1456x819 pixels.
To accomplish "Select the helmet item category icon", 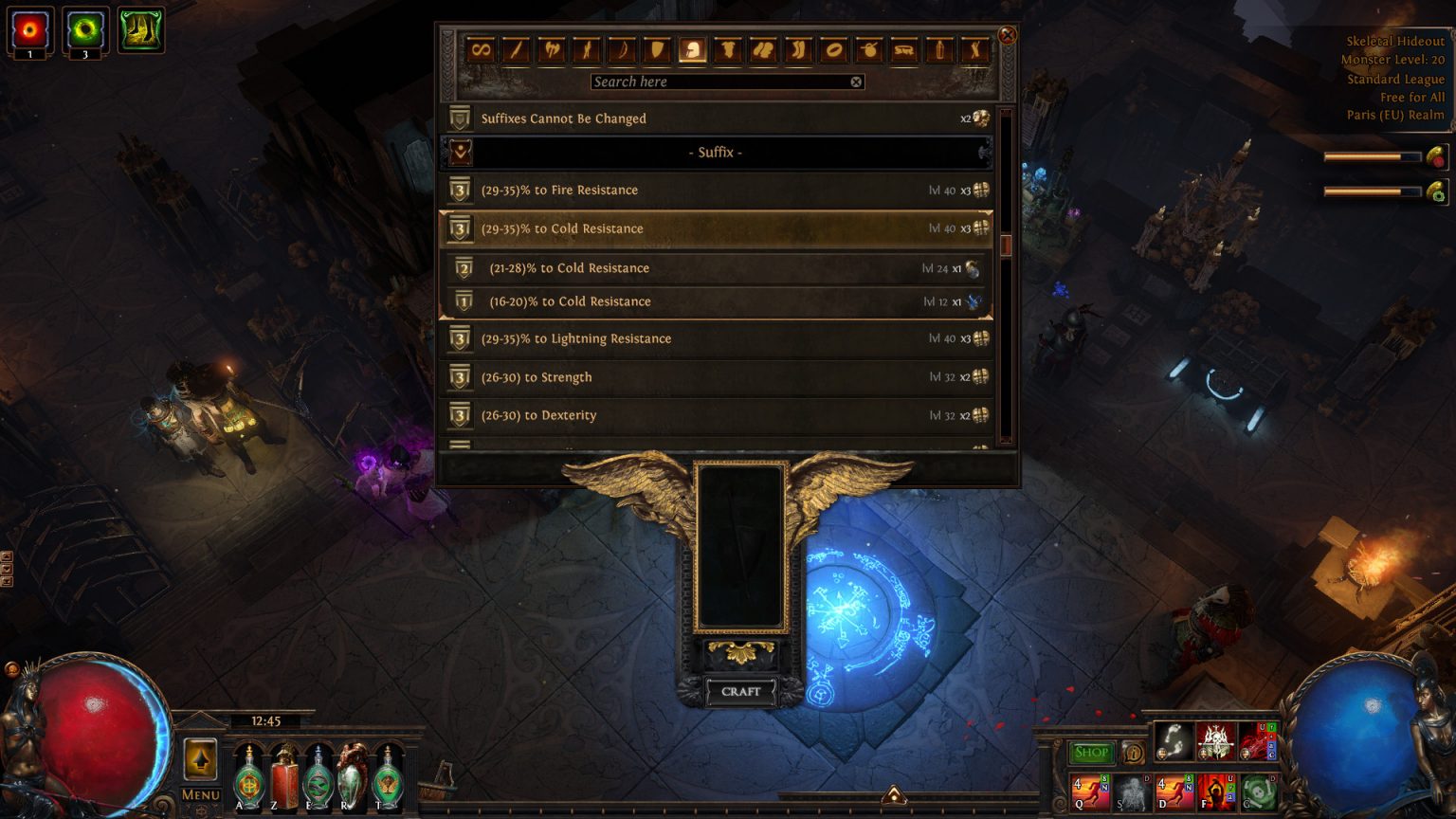I will (691, 50).
